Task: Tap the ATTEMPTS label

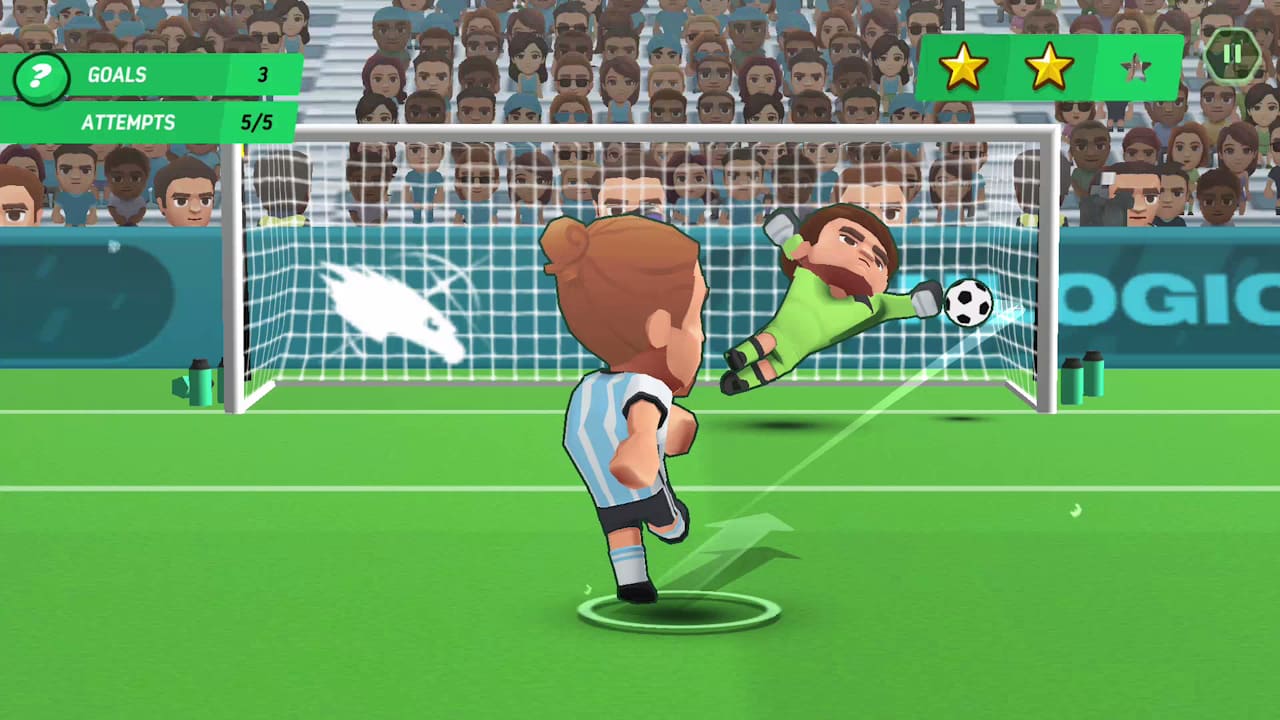Action: tap(128, 123)
